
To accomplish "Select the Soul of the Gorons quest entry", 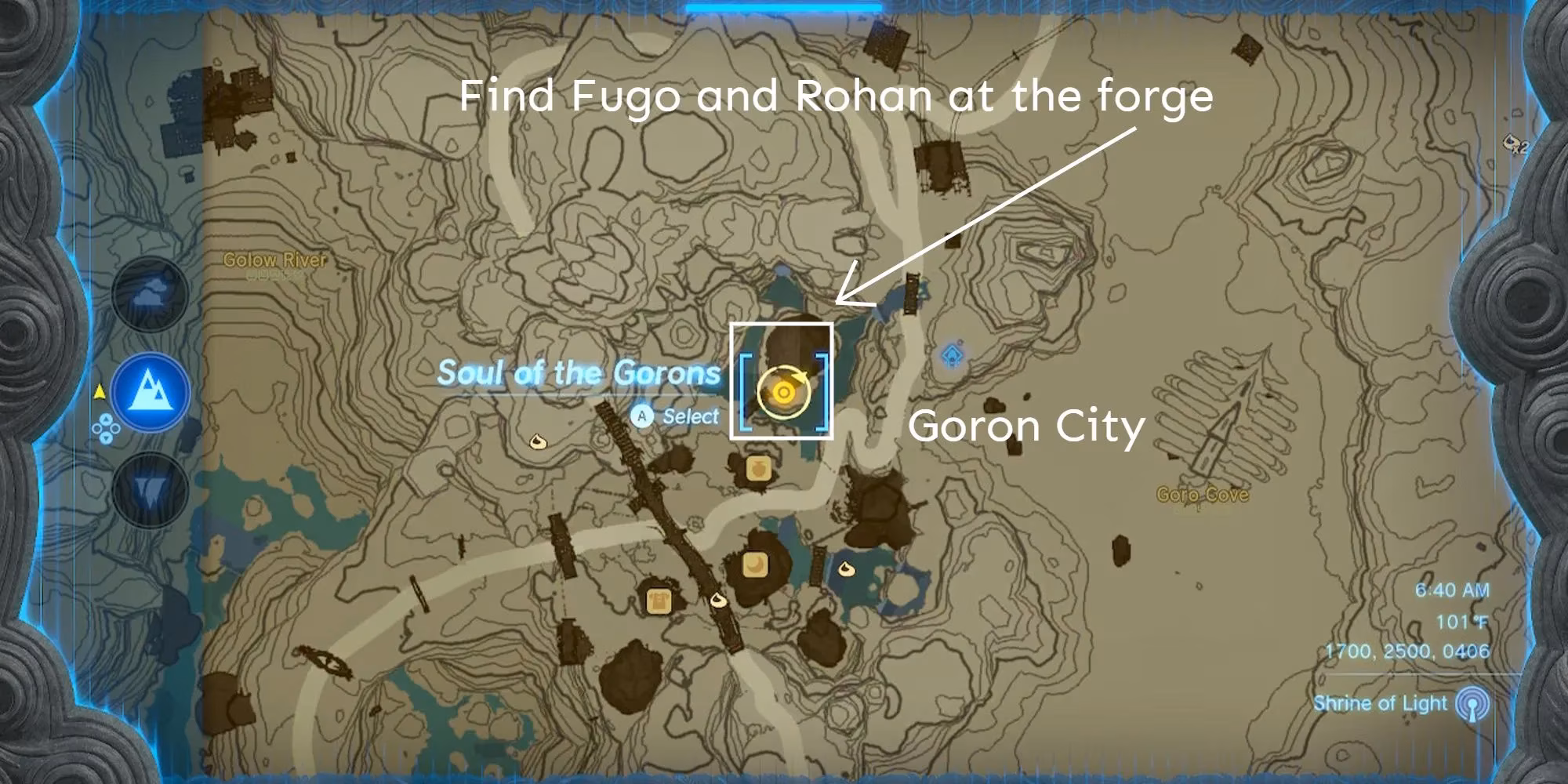I will 580,374.
